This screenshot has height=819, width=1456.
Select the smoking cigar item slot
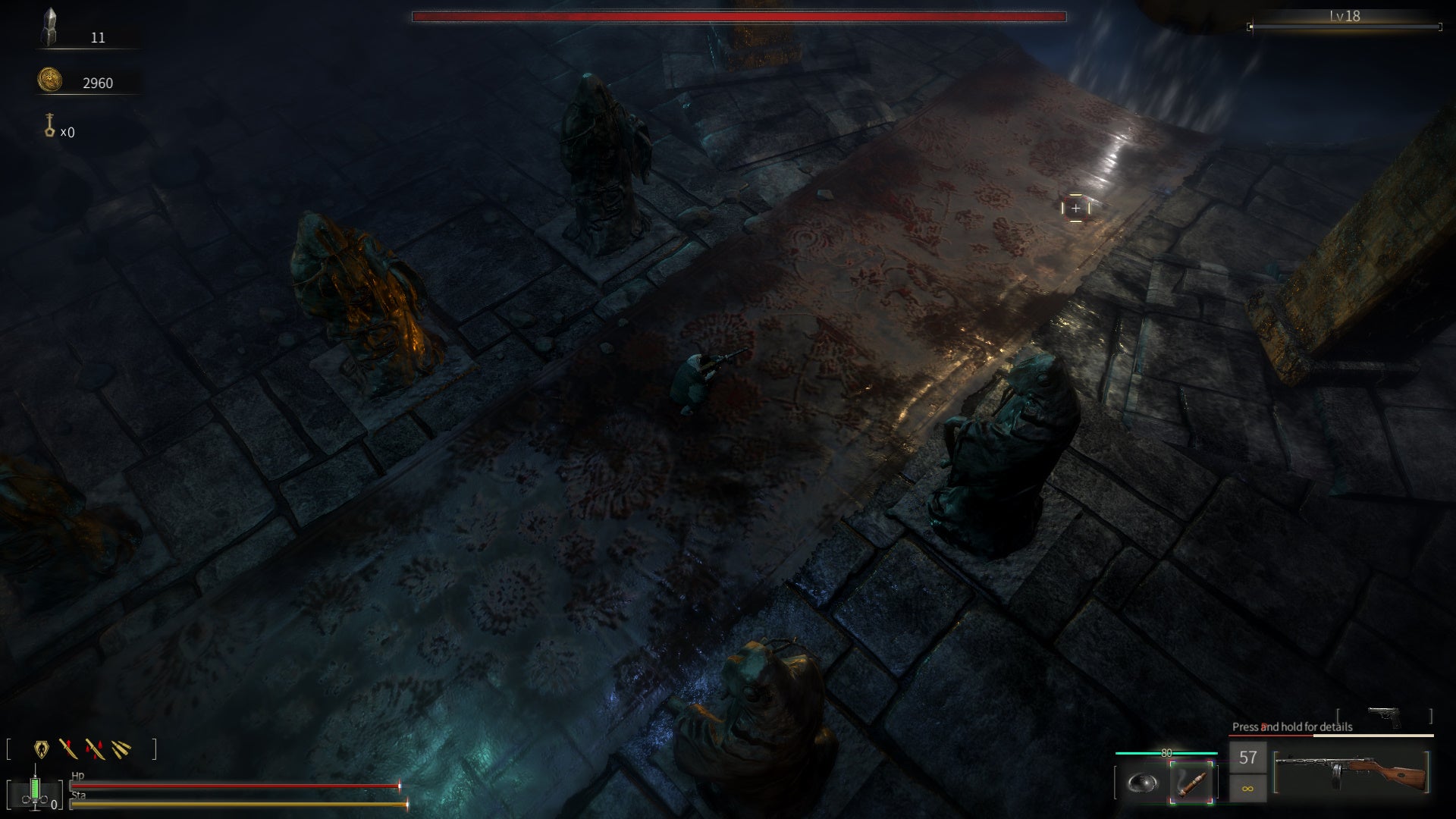(1191, 781)
